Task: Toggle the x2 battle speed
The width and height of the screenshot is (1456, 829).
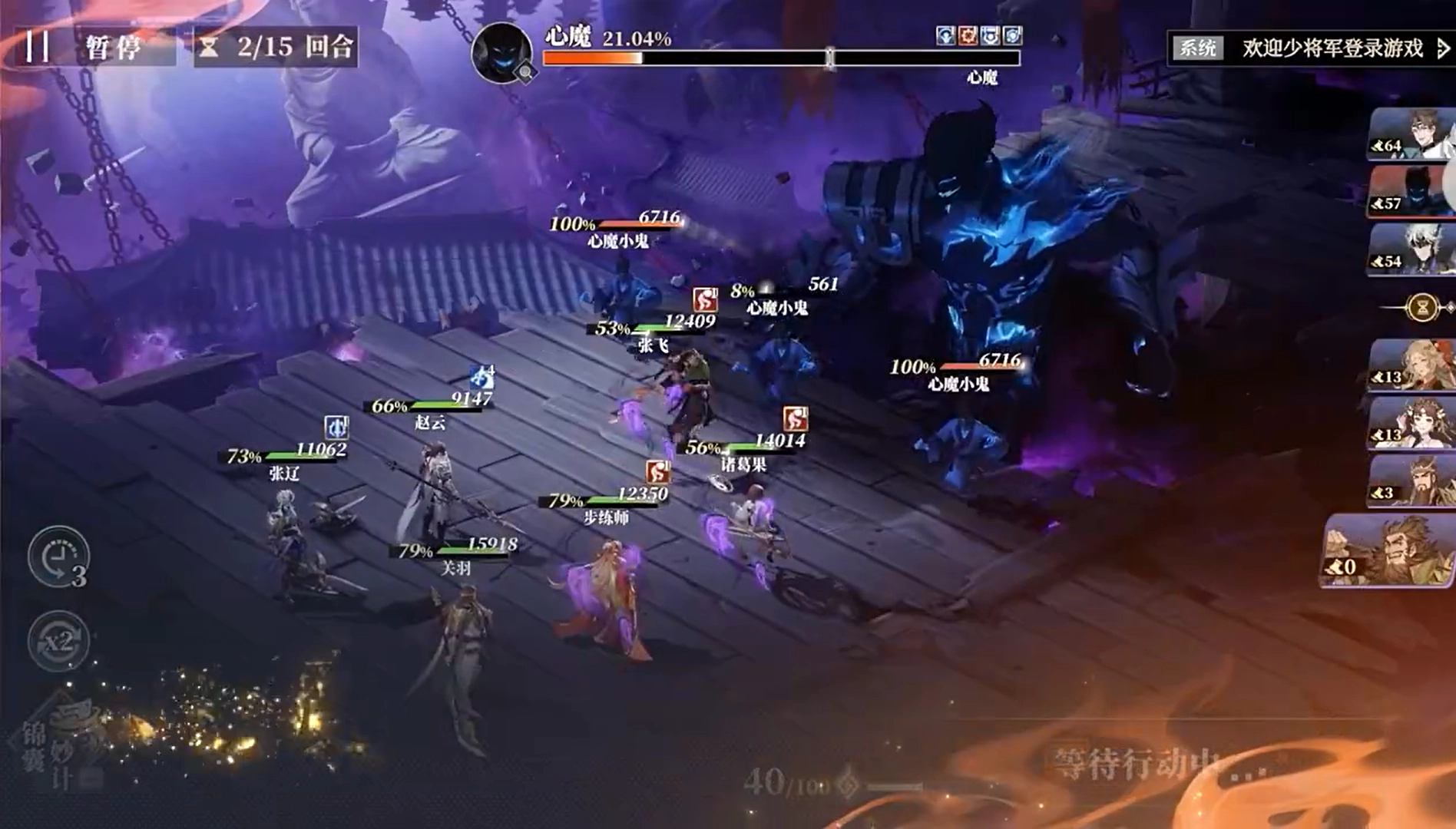Action: 60,639
